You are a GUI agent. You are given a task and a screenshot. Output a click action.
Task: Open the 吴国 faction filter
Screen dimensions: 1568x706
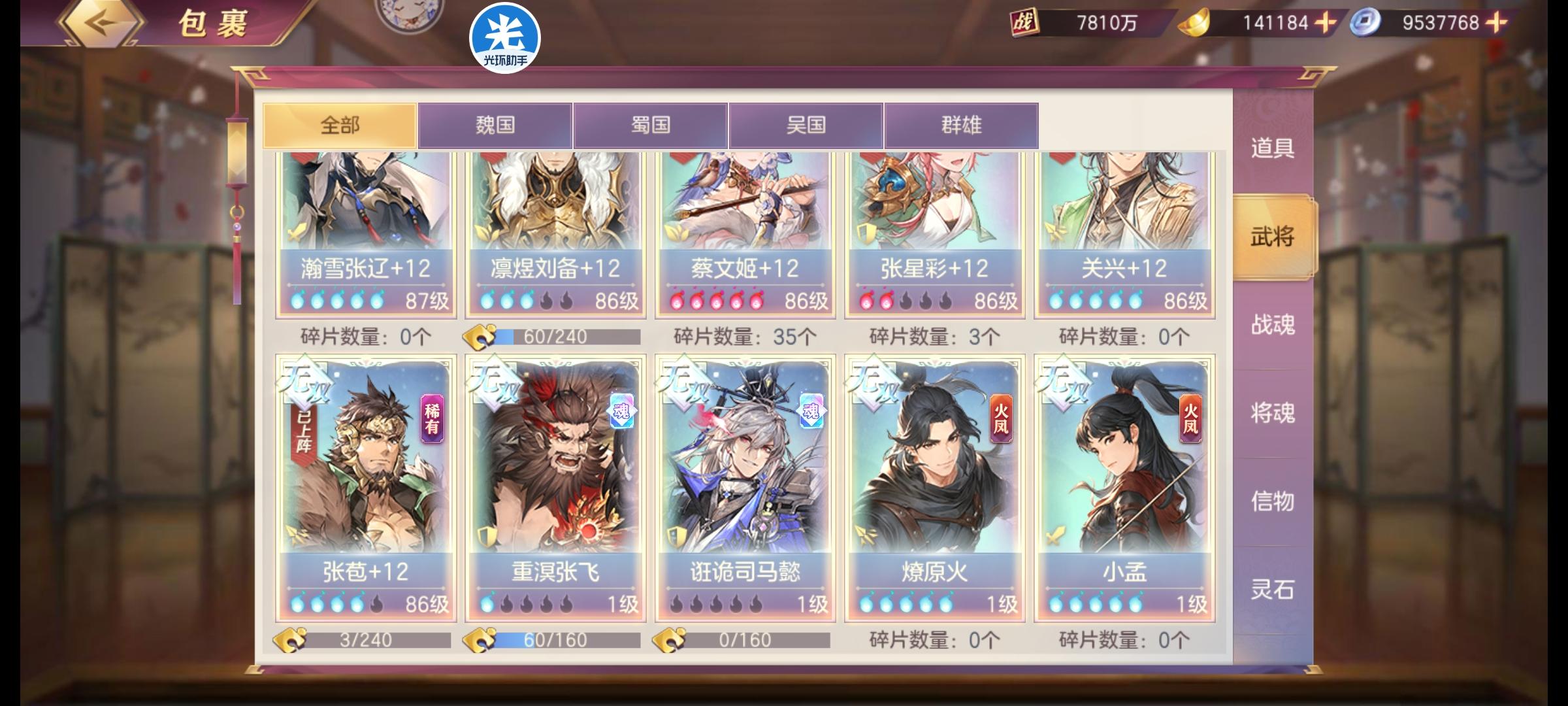(x=805, y=126)
